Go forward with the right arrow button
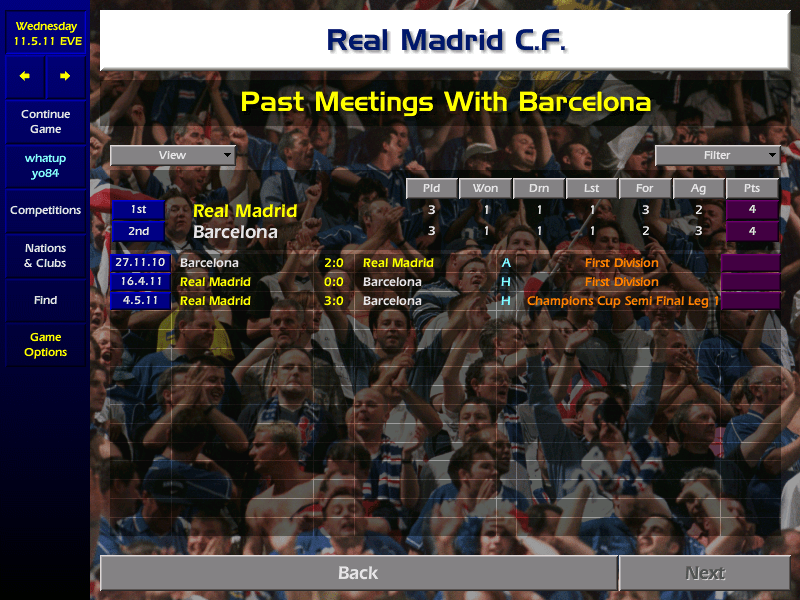 tap(65, 76)
